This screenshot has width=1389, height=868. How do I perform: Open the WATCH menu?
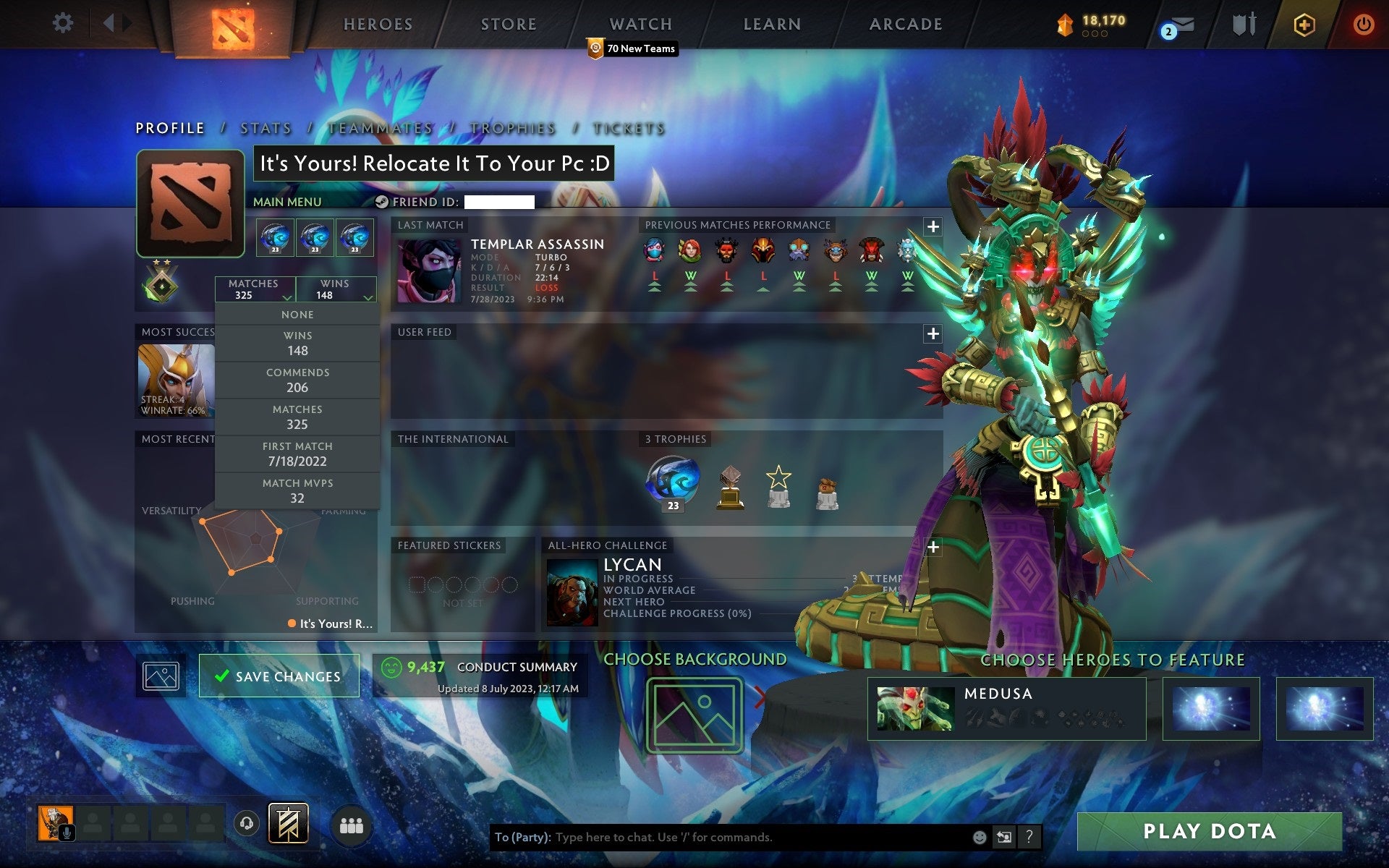tap(640, 24)
